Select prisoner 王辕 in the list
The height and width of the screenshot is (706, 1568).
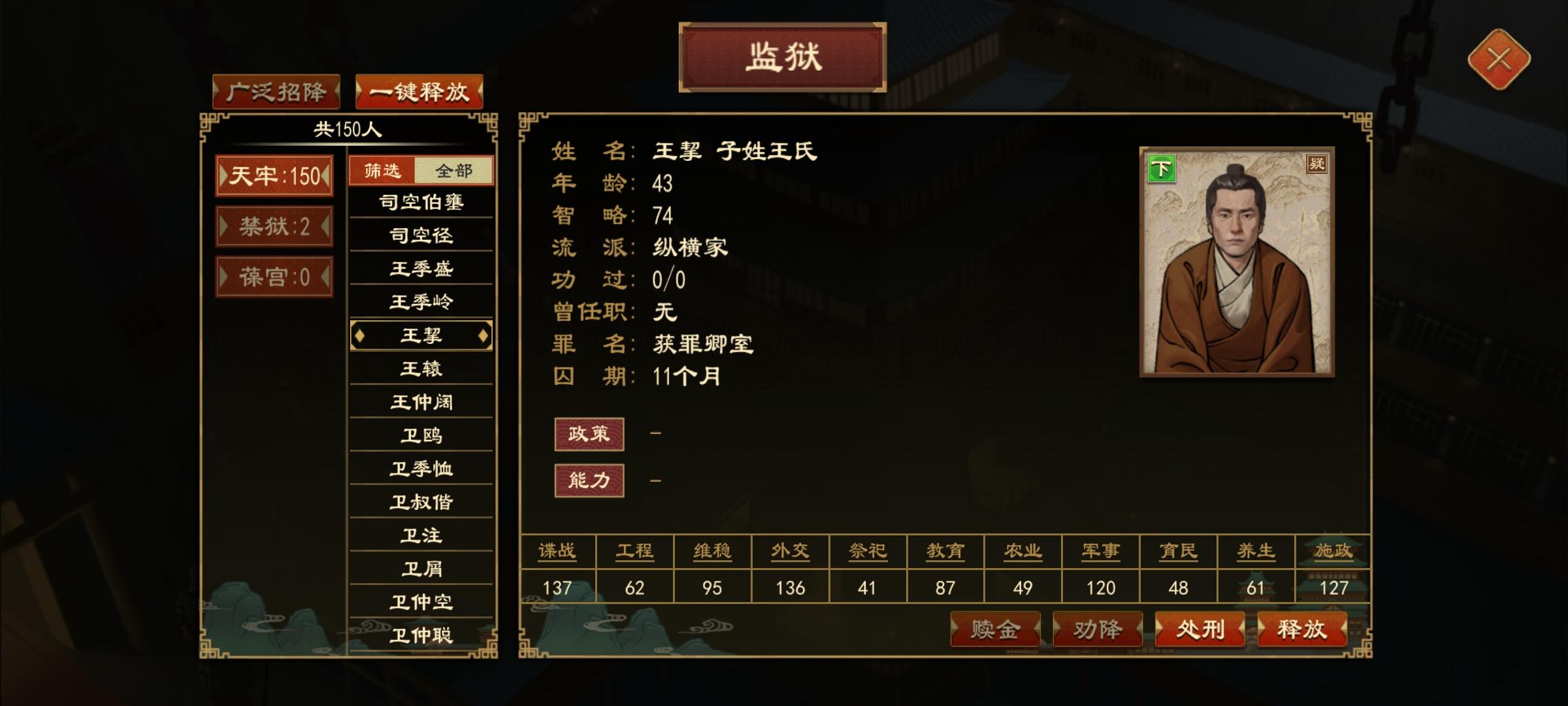[x=421, y=368]
